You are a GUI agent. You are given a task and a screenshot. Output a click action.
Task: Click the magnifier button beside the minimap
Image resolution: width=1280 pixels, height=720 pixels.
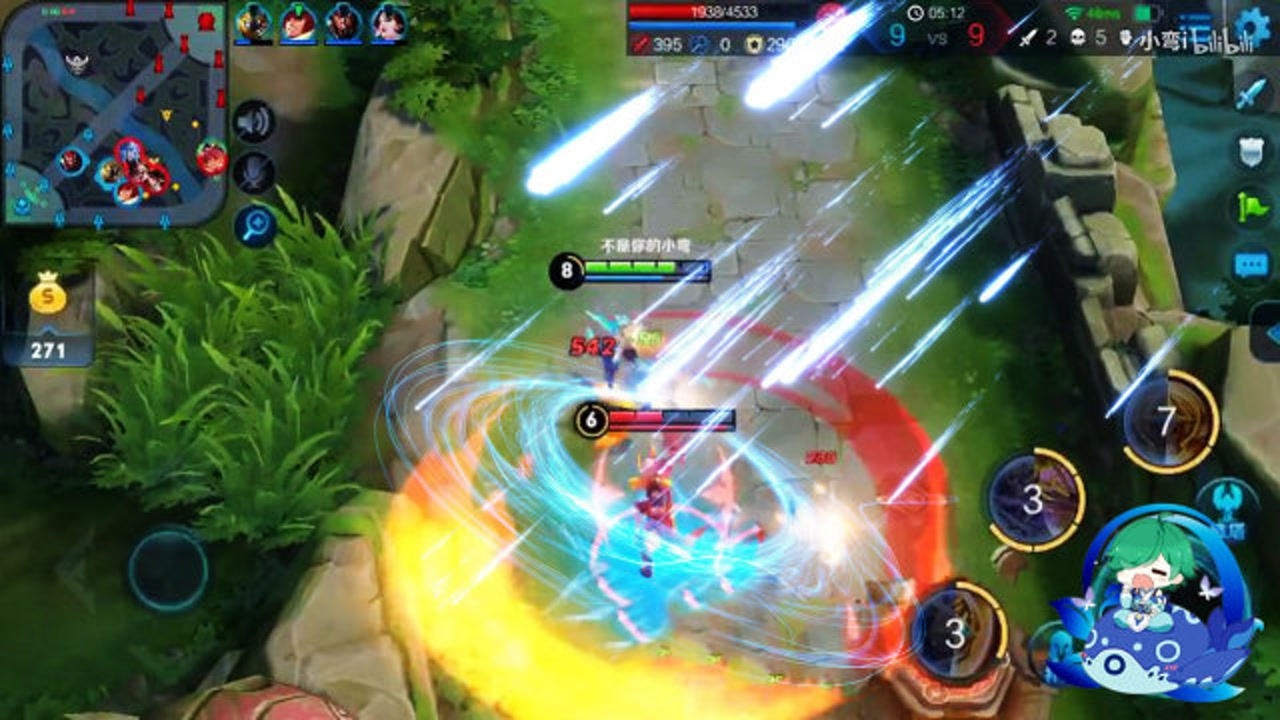(x=255, y=226)
